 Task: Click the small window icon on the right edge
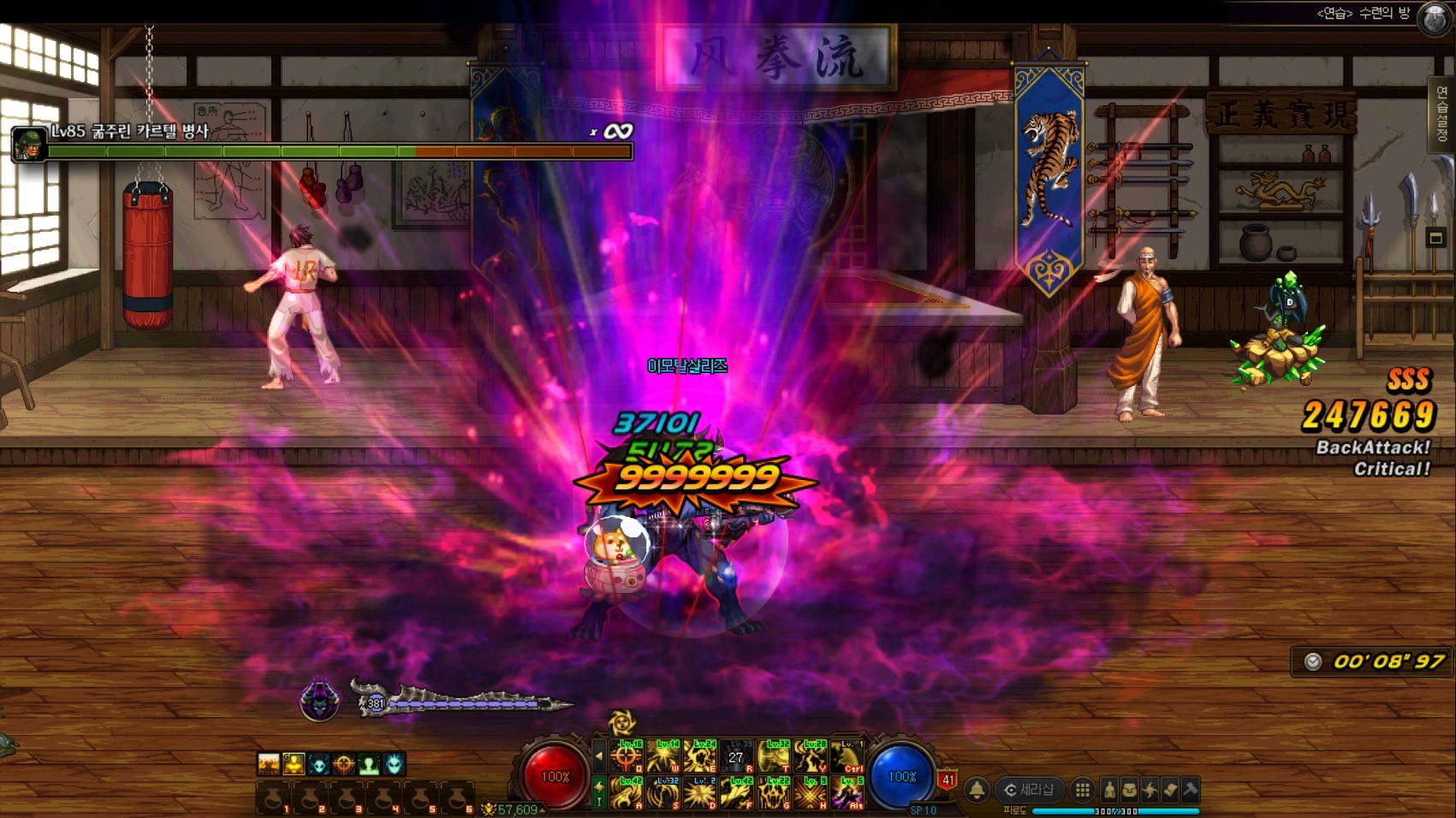pyautogui.click(x=1435, y=238)
